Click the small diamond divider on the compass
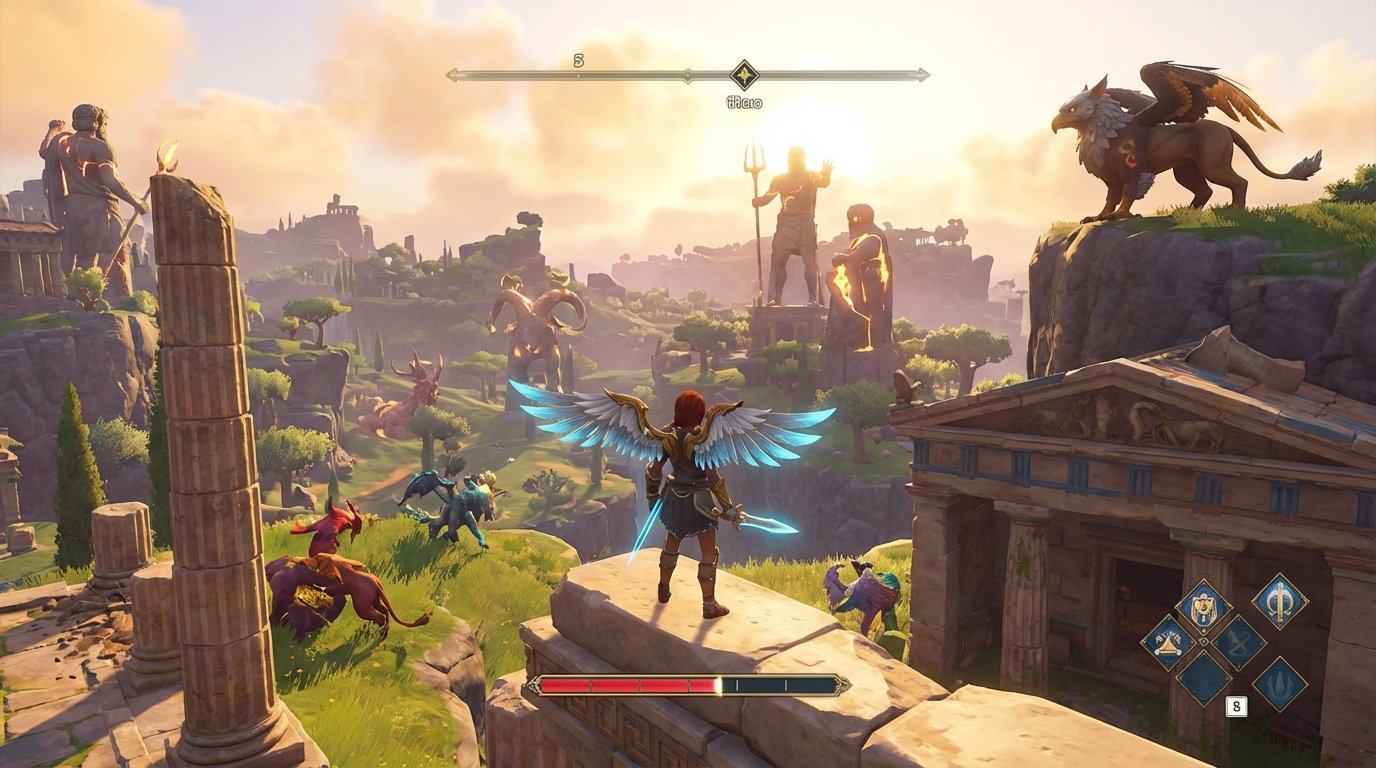 [x=688, y=73]
